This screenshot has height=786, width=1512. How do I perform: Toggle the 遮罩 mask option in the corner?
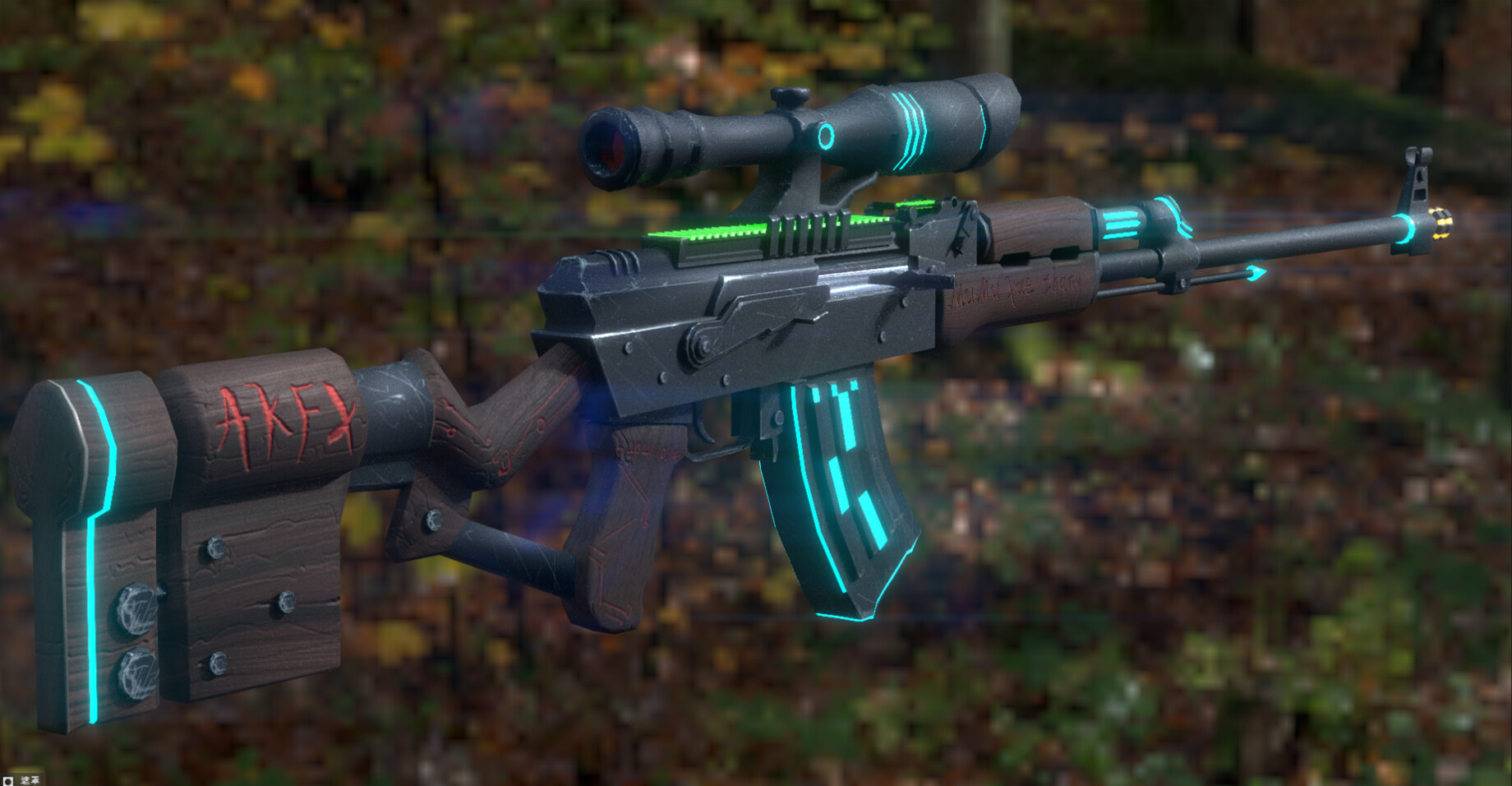[9, 779]
